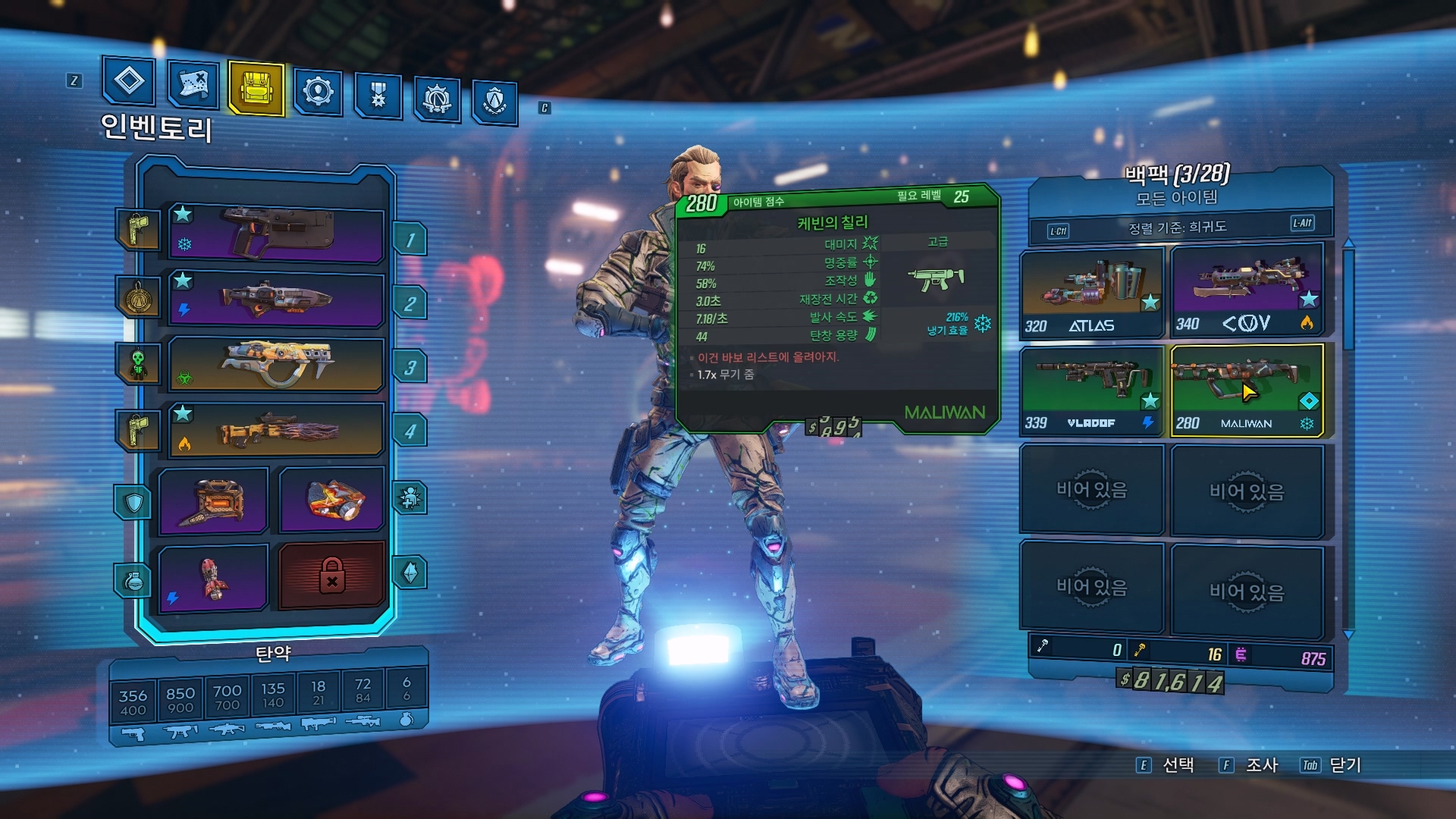
Task: Select weapon slot 2 shock rifle
Action: pos(276,300)
